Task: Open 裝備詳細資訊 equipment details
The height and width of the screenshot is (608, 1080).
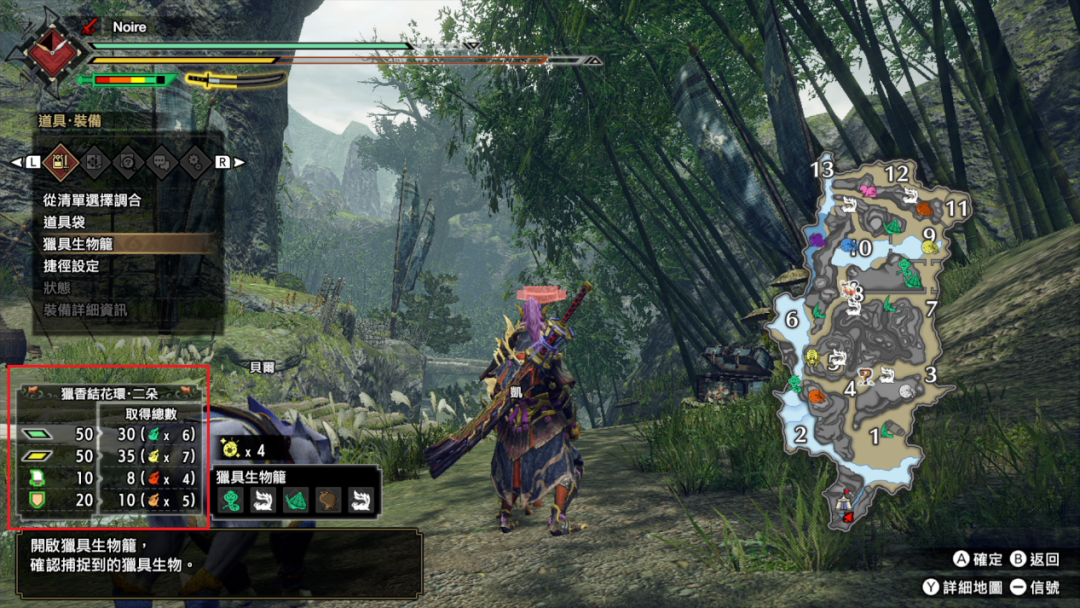Action: pyautogui.click(x=85, y=310)
